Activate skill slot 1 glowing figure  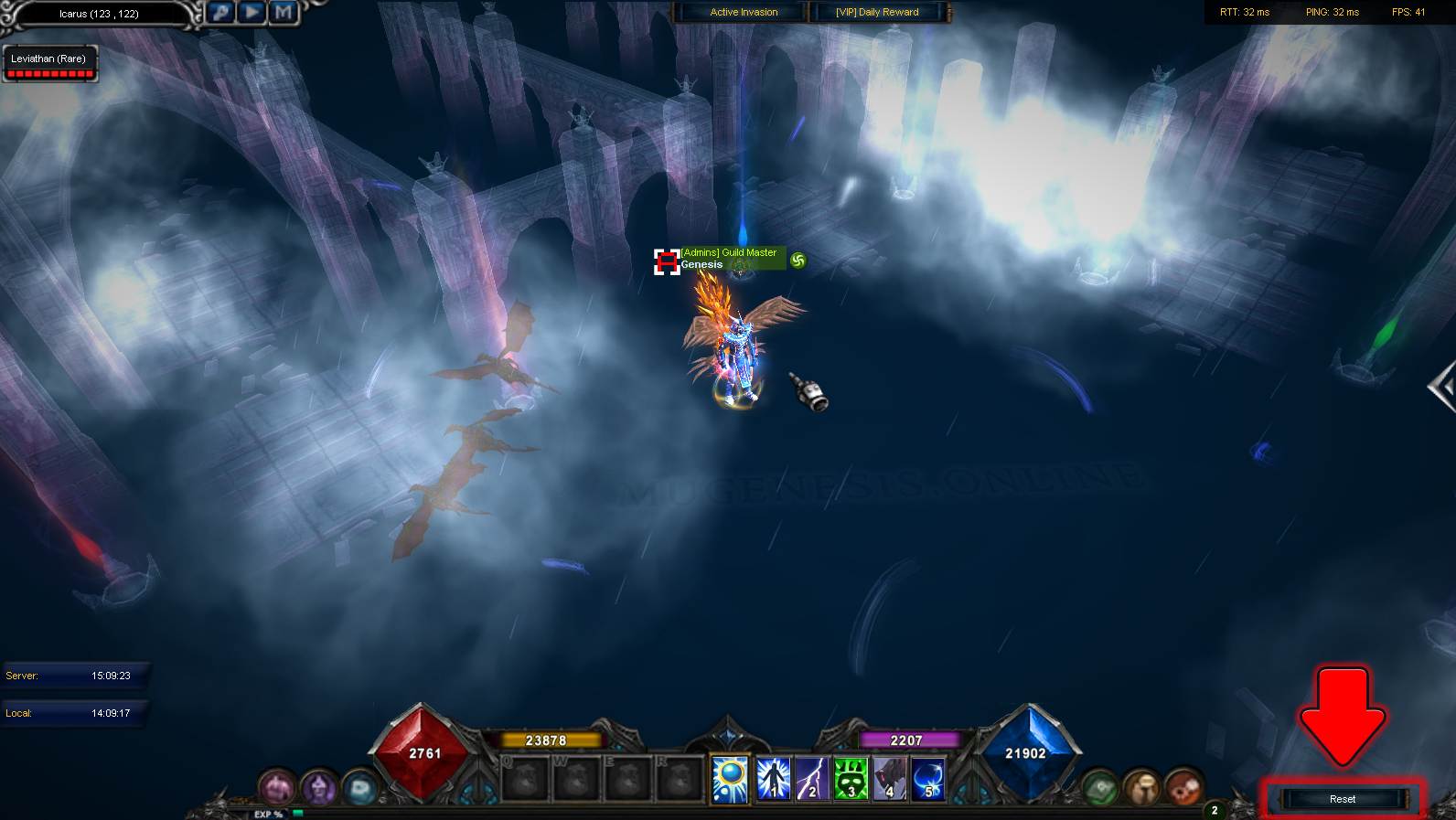click(x=773, y=780)
